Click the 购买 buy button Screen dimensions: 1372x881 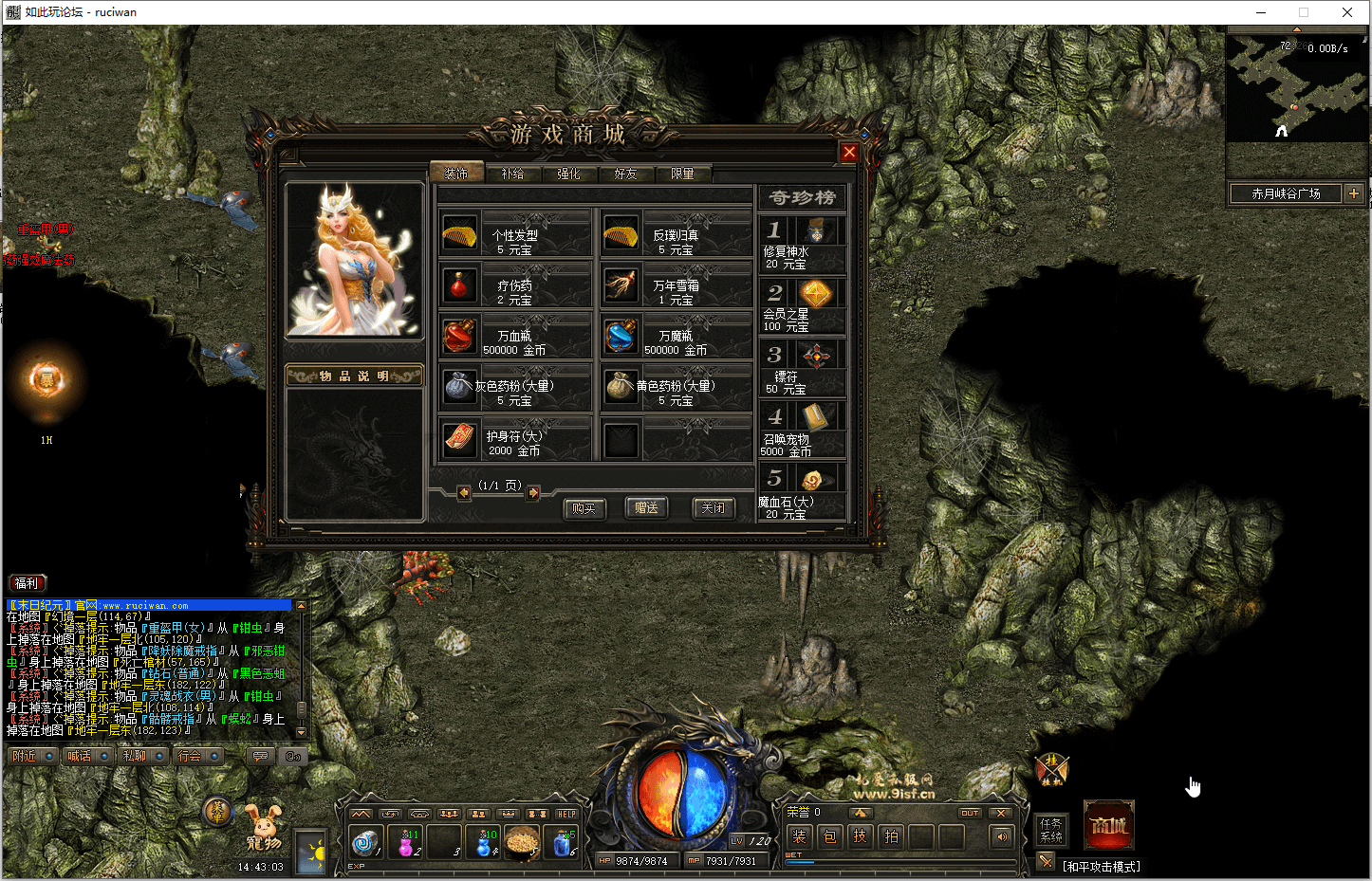pyautogui.click(x=584, y=508)
